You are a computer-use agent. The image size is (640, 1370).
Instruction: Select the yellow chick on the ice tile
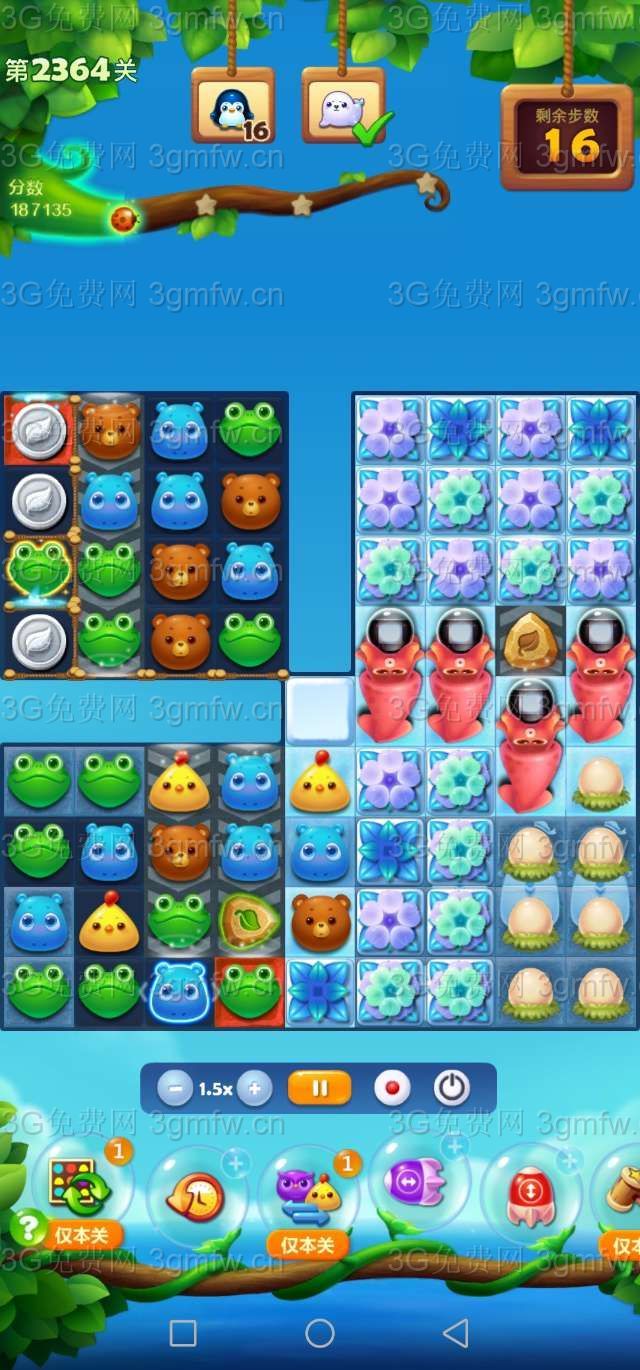pyautogui.click(x=320, y=782)
